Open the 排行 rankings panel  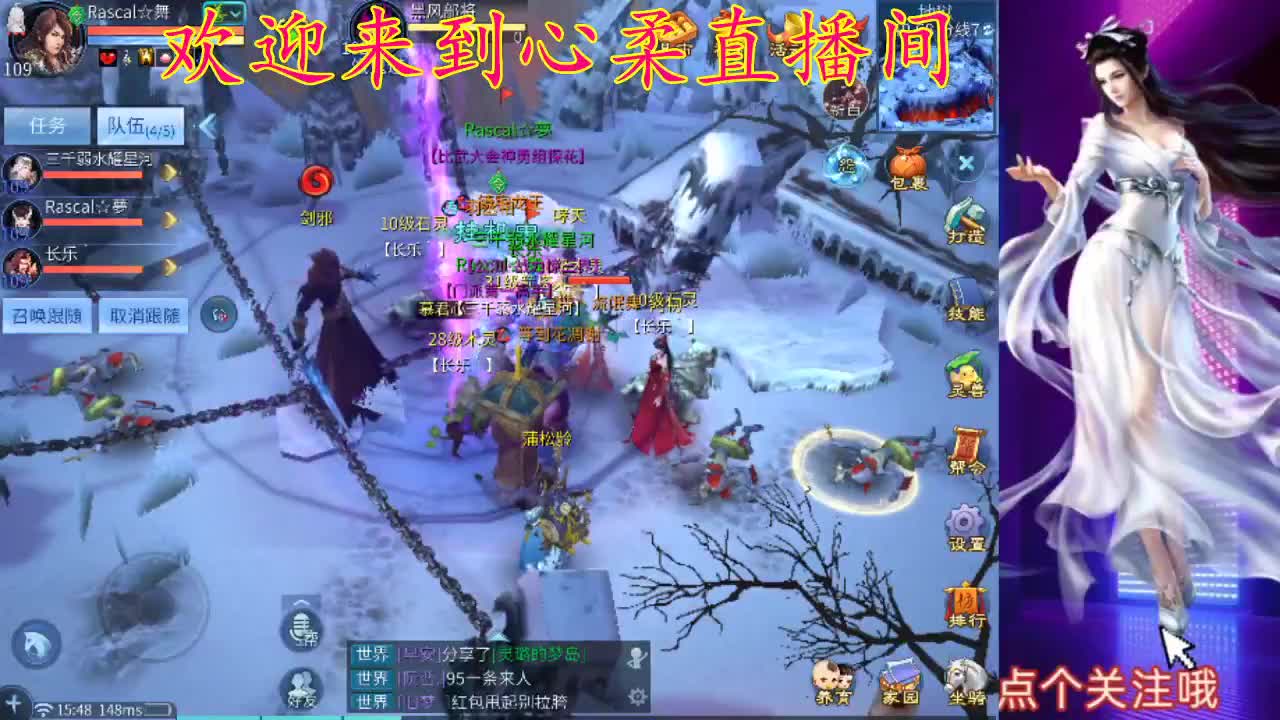point(963,600)
